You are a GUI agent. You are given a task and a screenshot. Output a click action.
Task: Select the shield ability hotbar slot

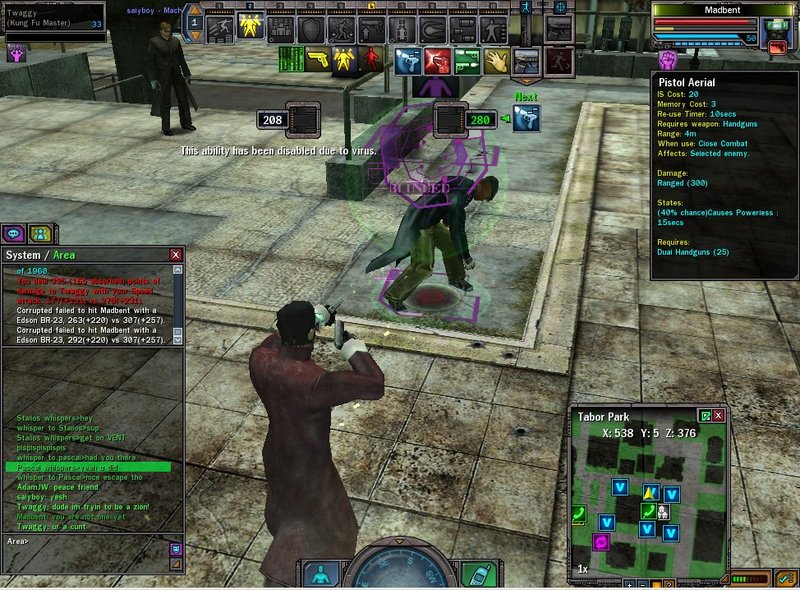click(312, 28)
